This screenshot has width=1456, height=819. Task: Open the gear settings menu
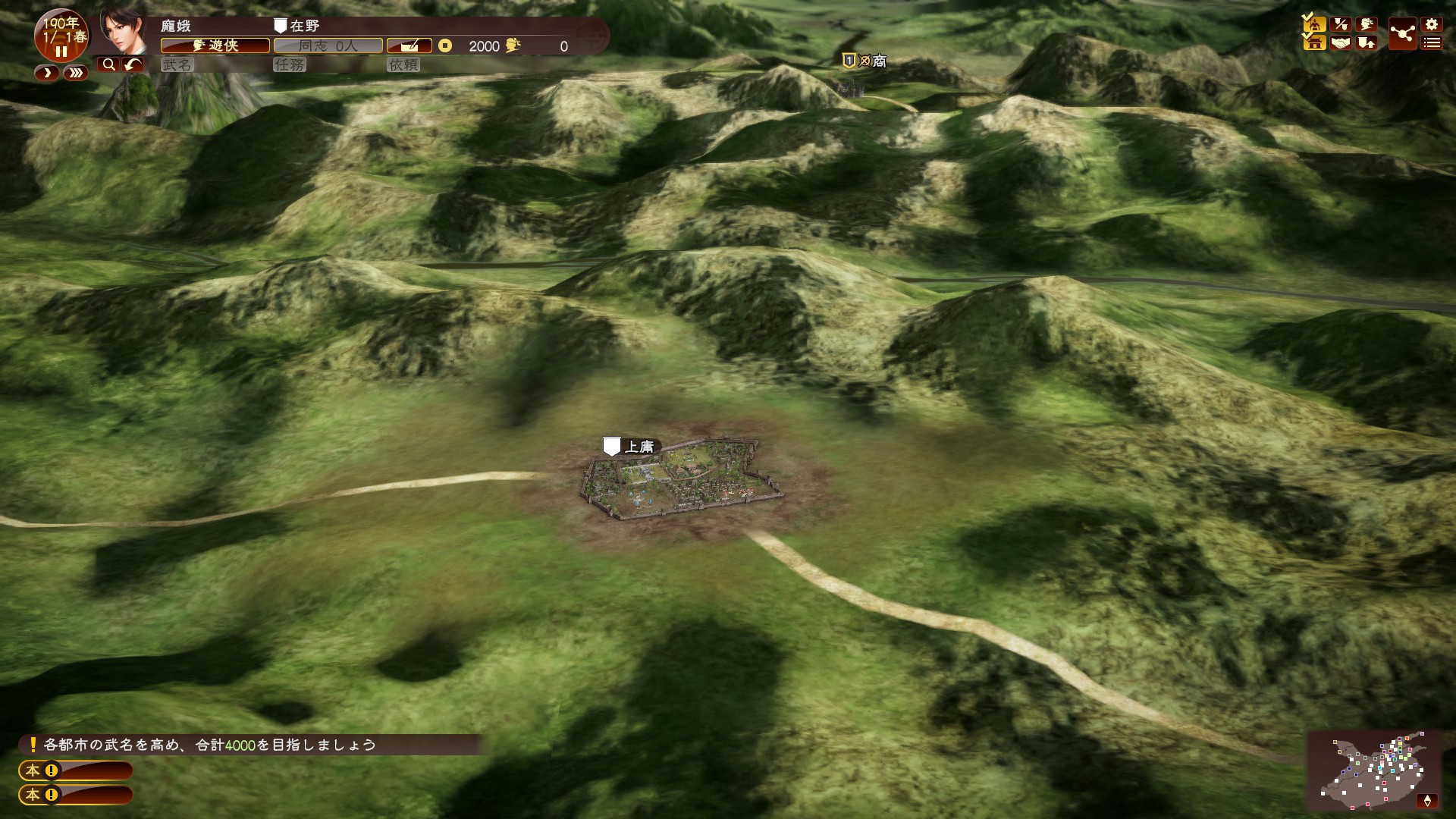click(1432, 24)
